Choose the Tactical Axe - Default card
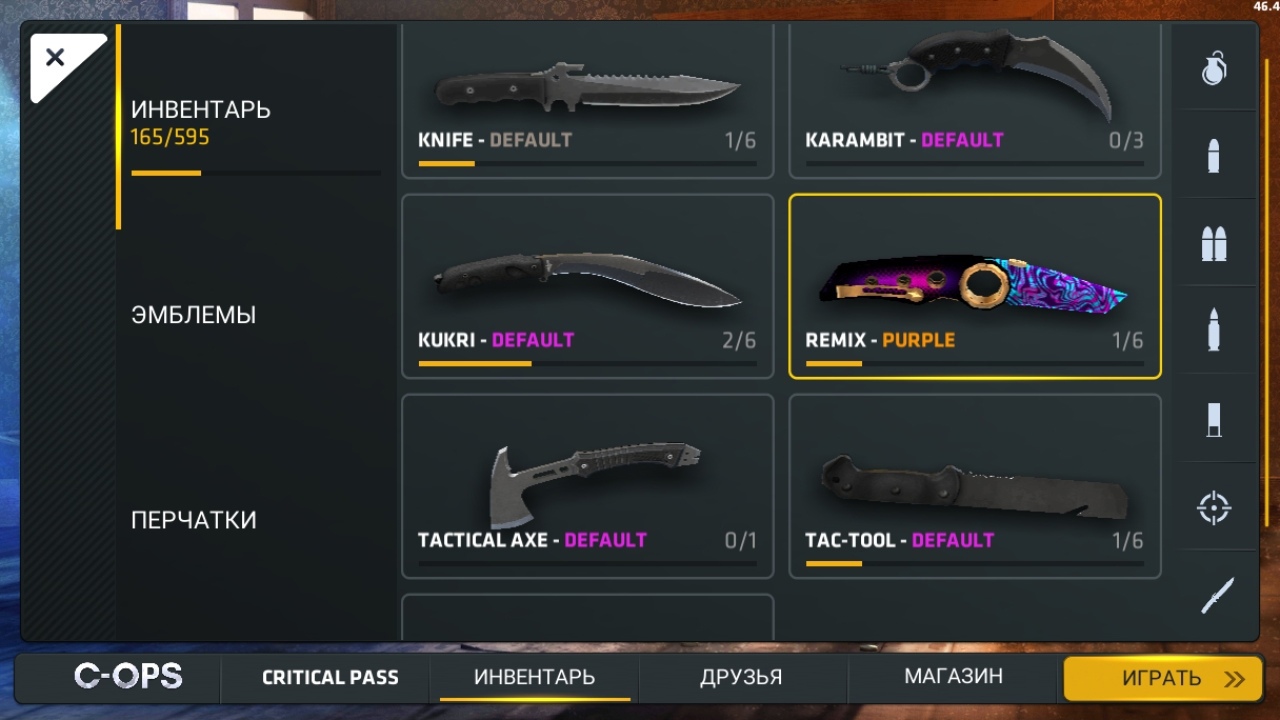The image size is (1280, 720). pos(587,487)
